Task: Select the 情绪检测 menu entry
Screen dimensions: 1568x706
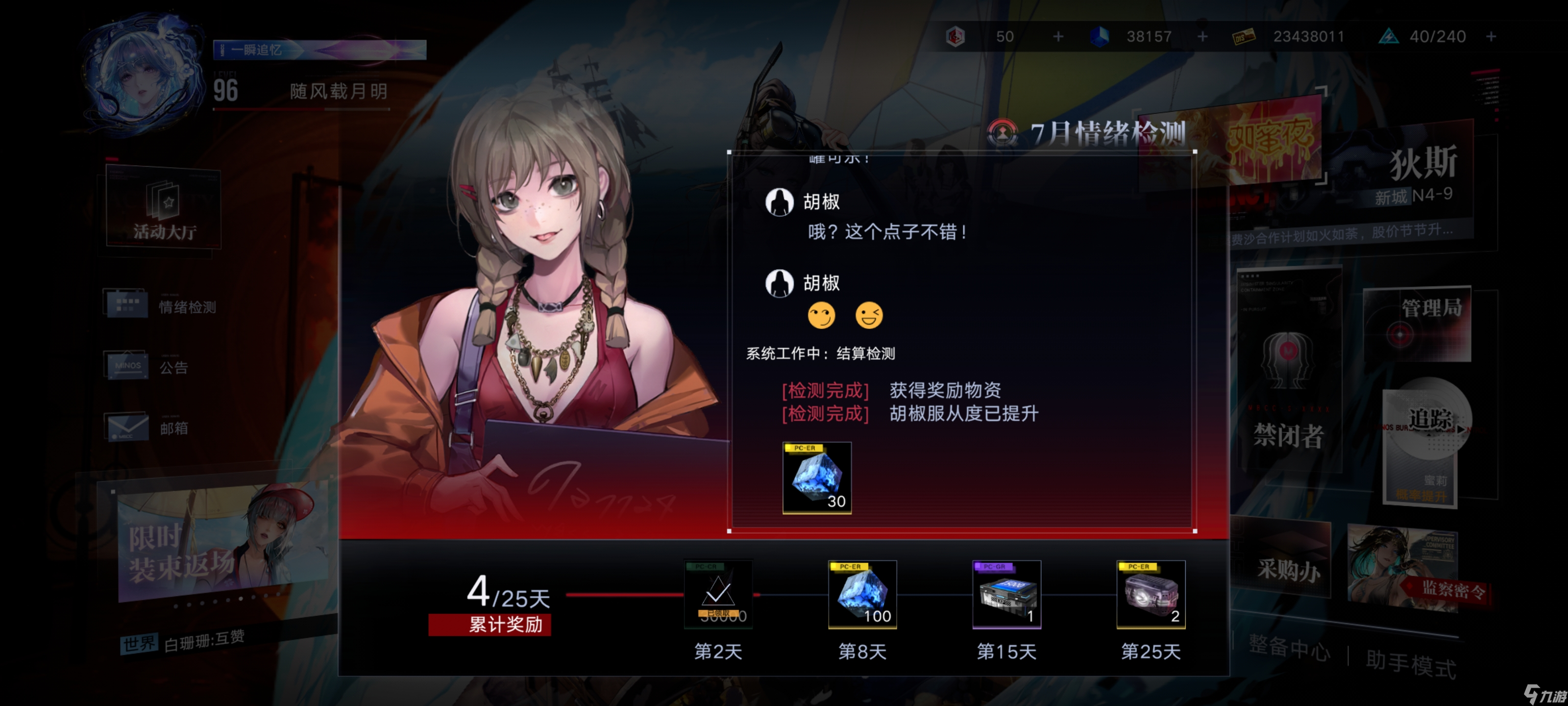Action: coord(161,304)
